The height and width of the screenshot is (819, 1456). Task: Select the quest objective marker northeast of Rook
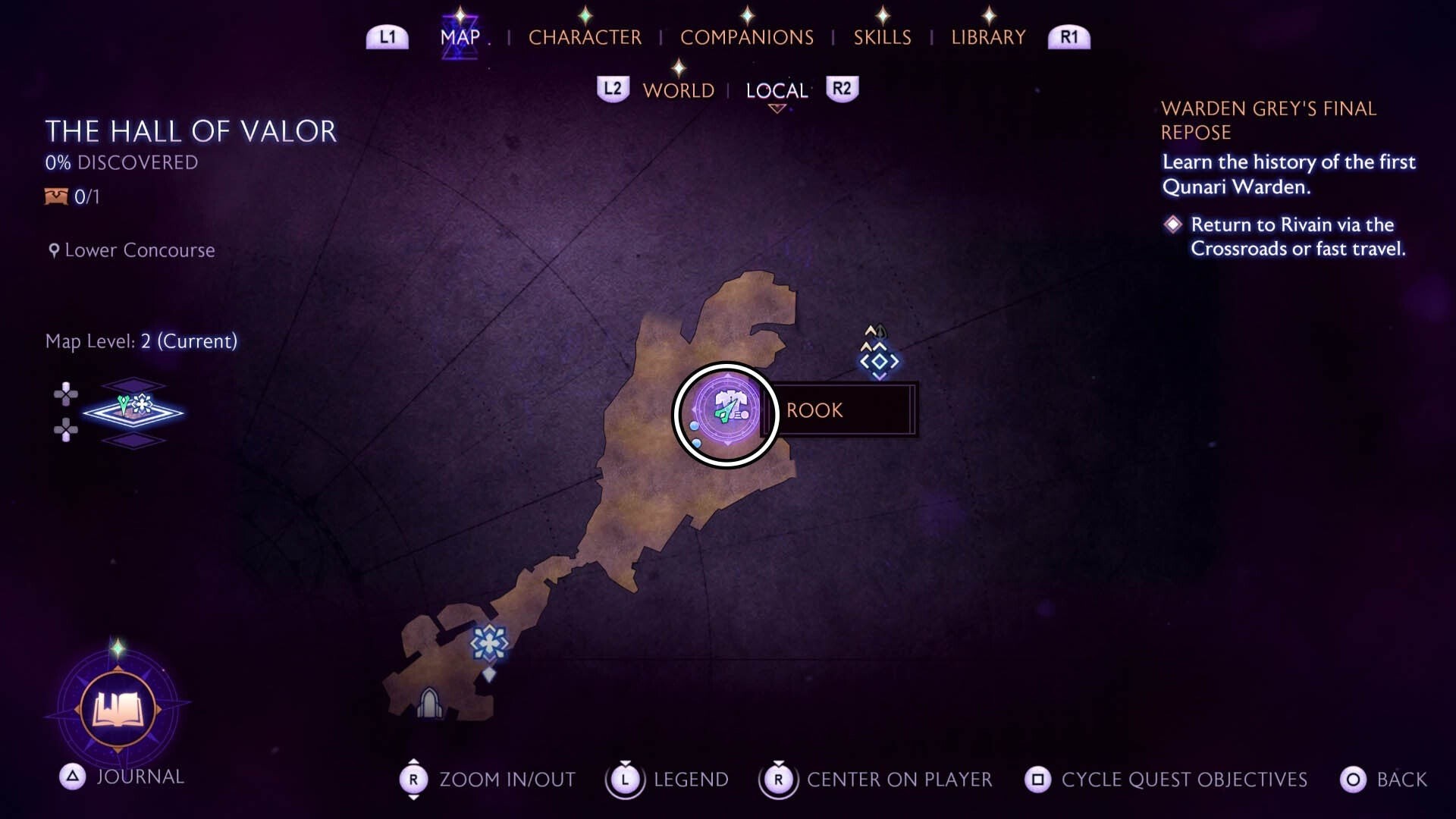(878, 362)
